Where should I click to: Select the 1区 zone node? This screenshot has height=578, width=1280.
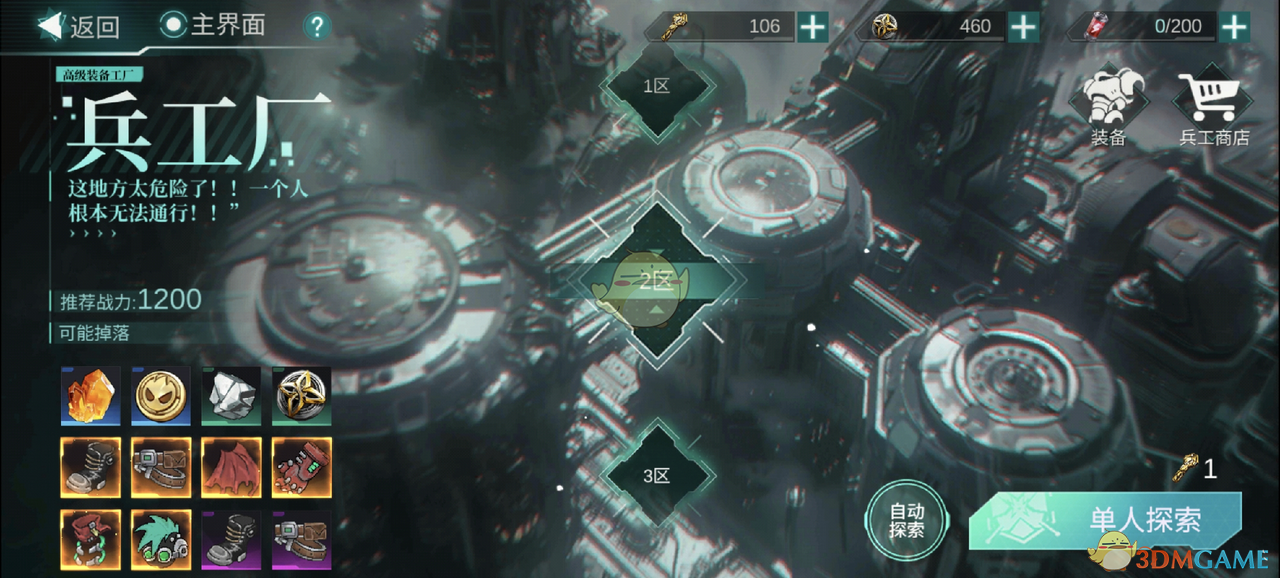[656, 86]
